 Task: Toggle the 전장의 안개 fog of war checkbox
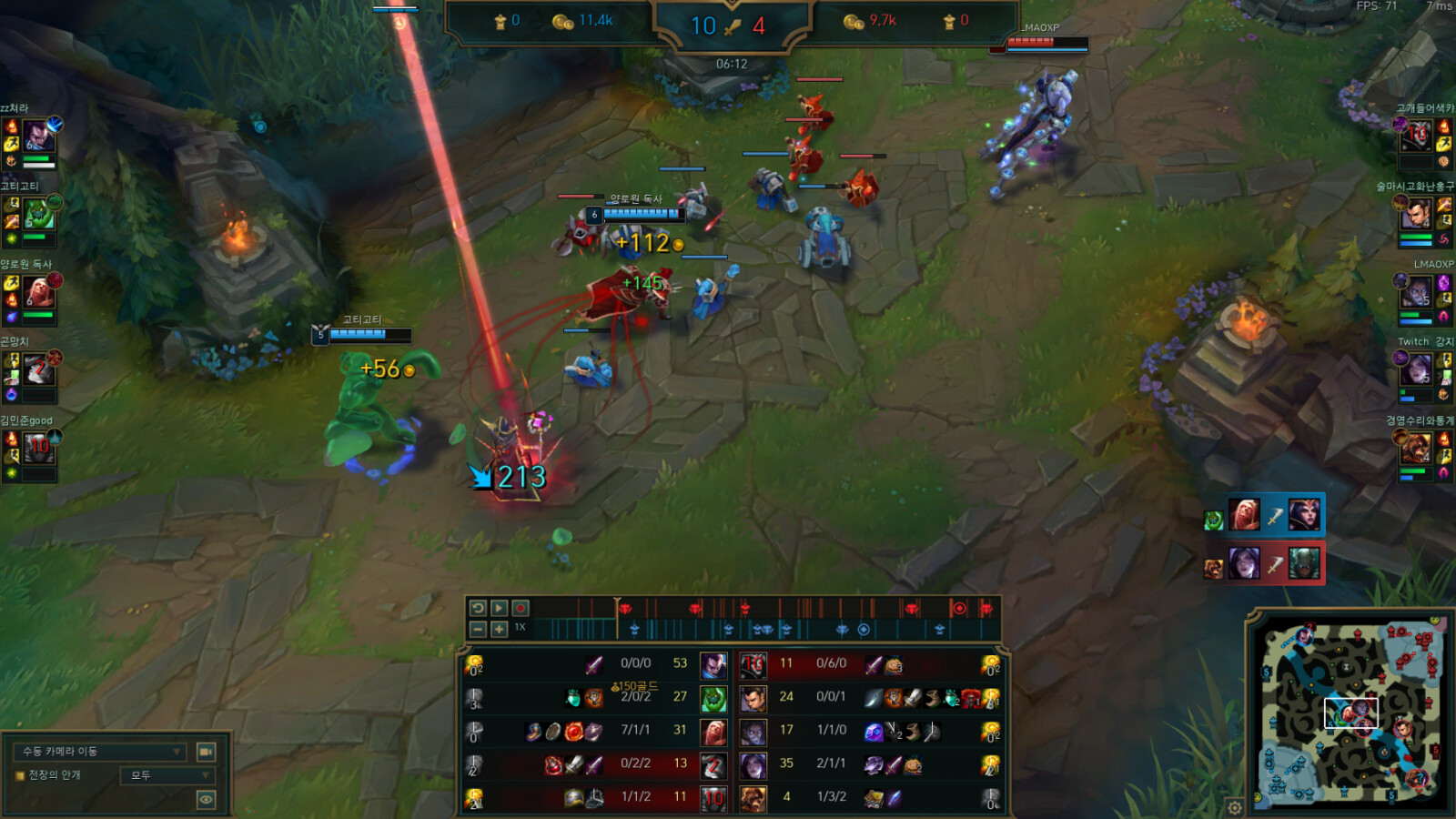[19, 775]
